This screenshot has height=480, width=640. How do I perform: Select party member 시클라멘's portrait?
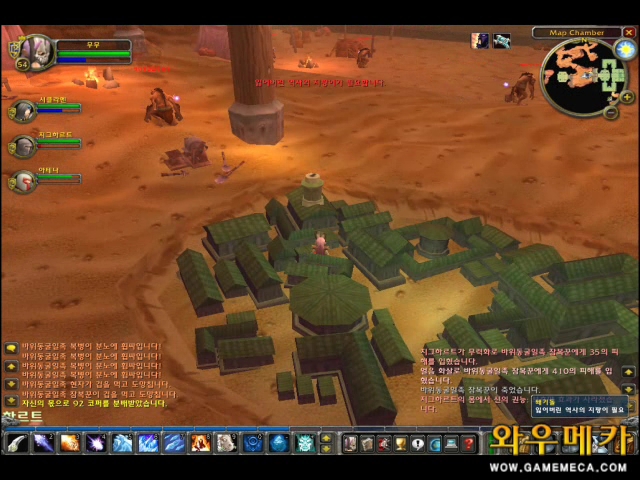point(23,110)
